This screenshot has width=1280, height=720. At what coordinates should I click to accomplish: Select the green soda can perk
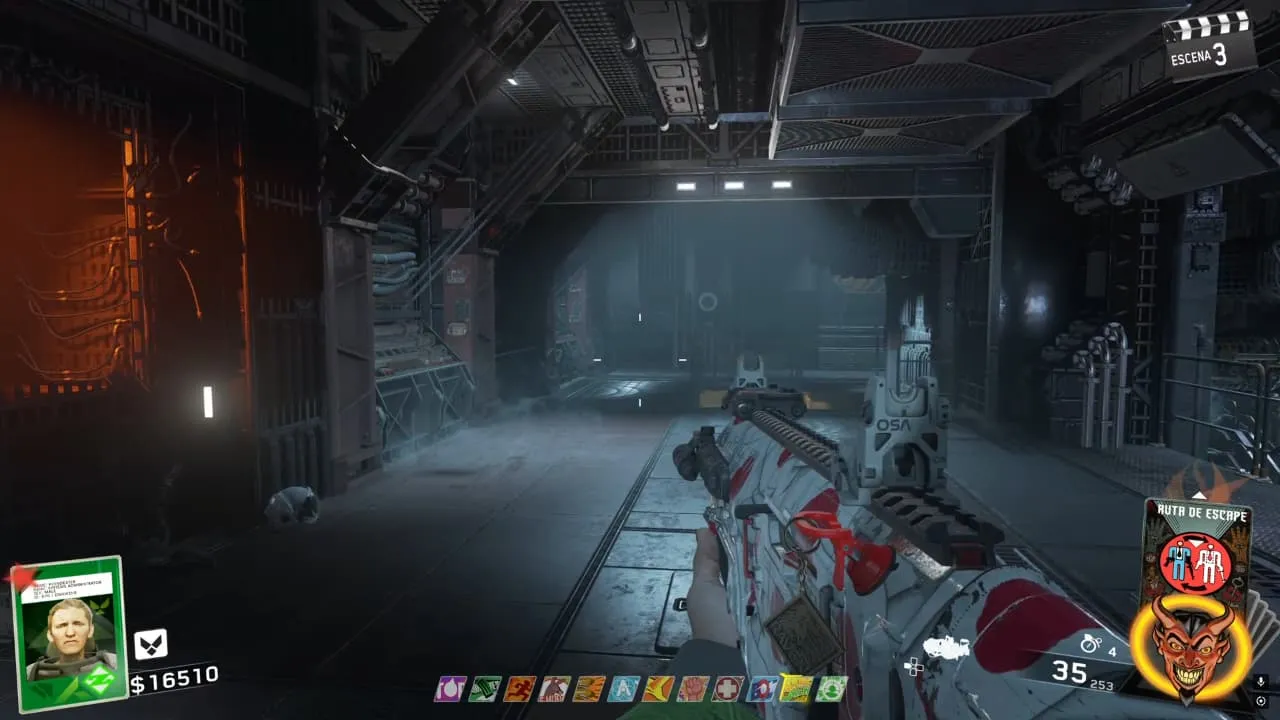484,688
